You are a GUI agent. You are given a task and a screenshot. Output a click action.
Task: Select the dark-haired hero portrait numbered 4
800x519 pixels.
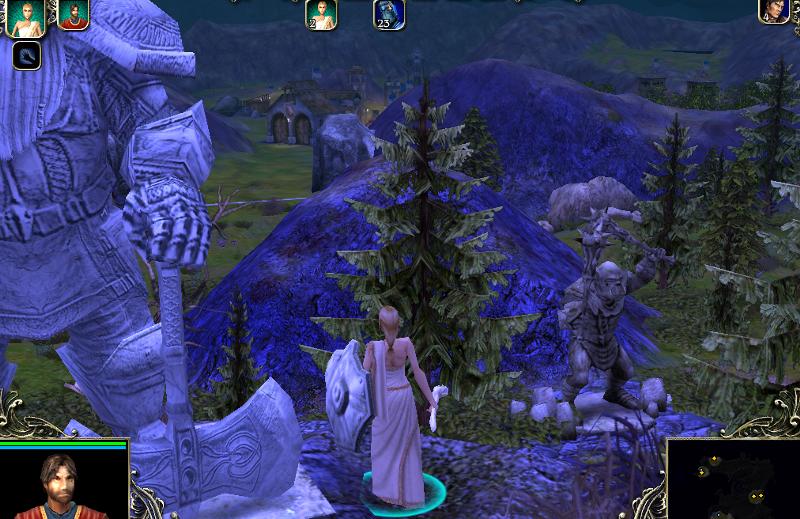point(774,11)
